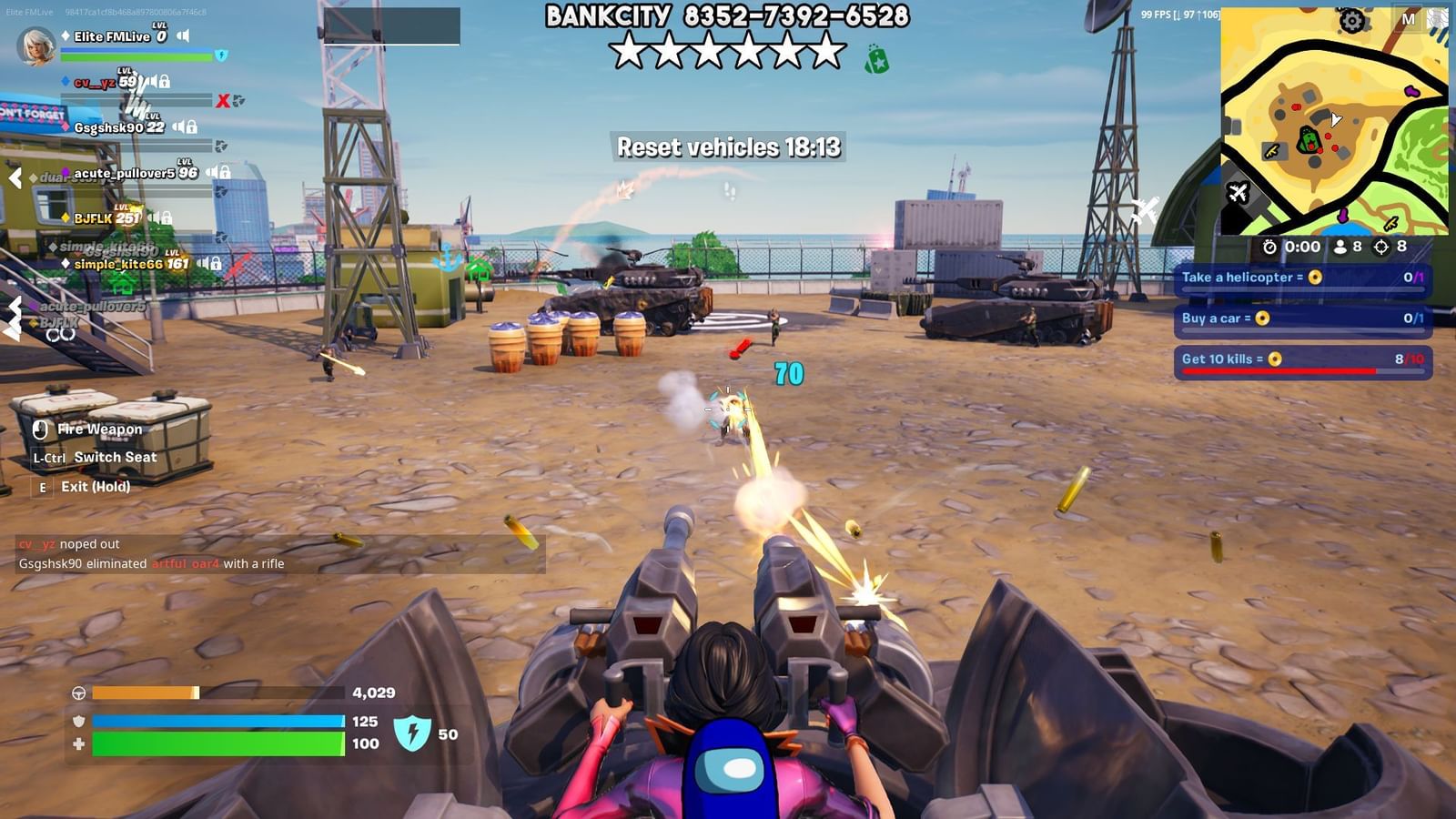
Task: Click the airplane icon on the minimap
Action: [x=1238, y=193]
